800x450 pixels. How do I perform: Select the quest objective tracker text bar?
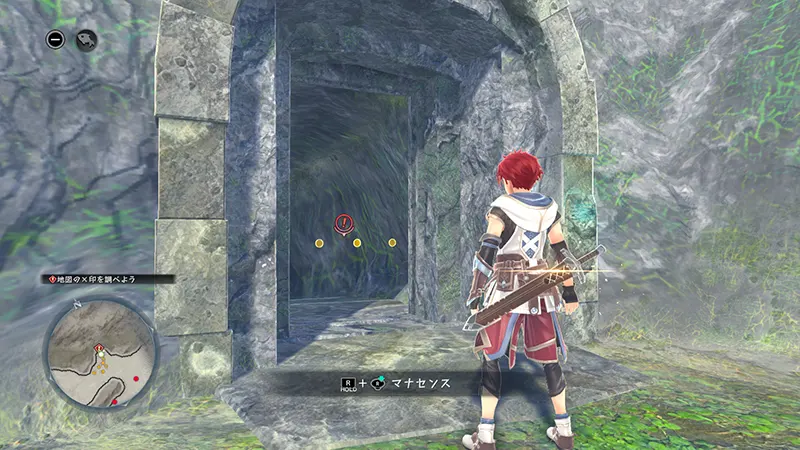pos(108,279)
